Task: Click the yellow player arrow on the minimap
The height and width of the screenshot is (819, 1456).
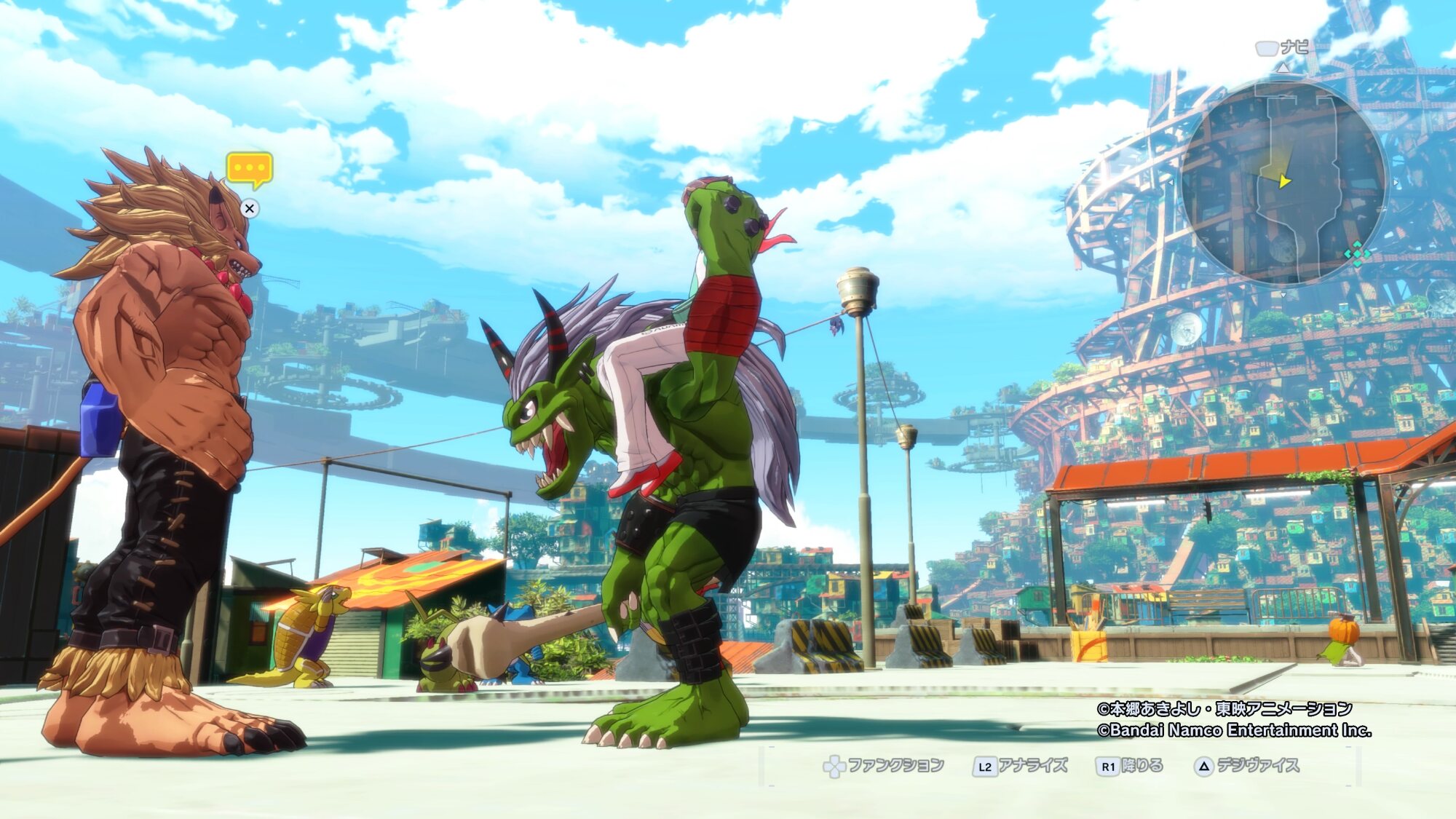Action: pos(1283,180)
